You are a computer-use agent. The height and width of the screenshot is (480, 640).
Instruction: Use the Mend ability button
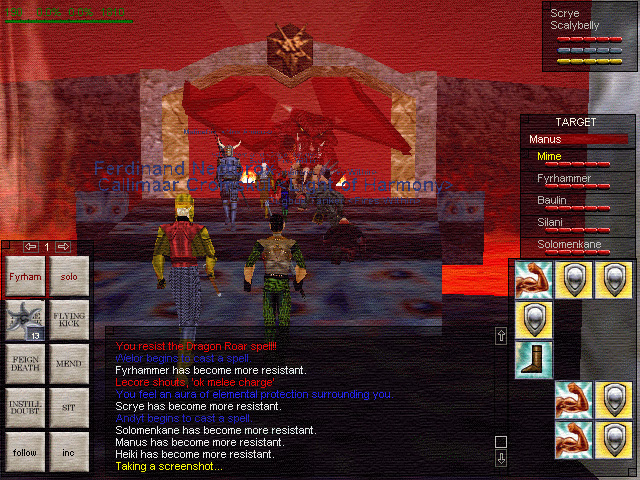[x=69, y=364]
